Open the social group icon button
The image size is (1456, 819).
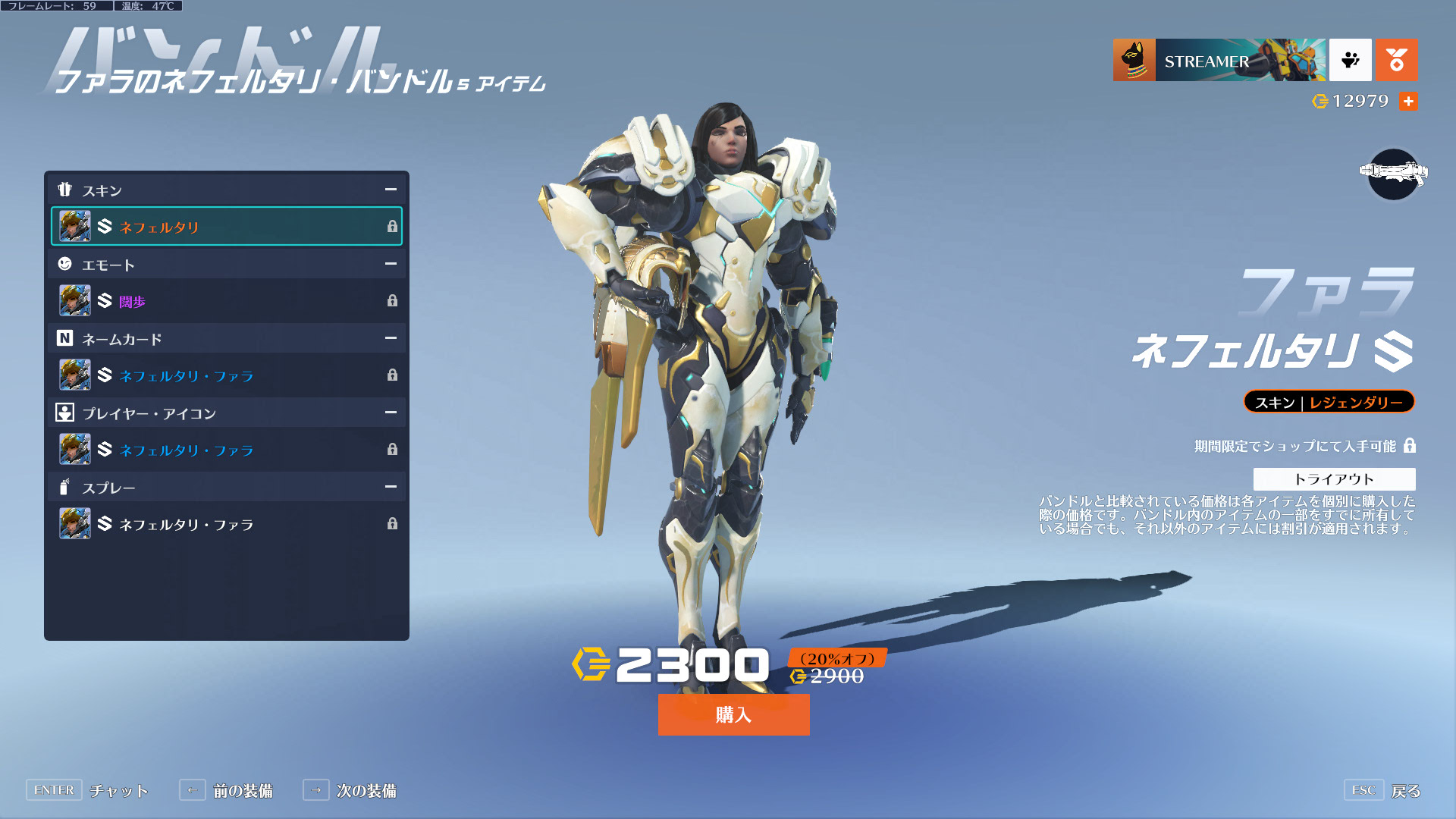[x=1350, y=61]
